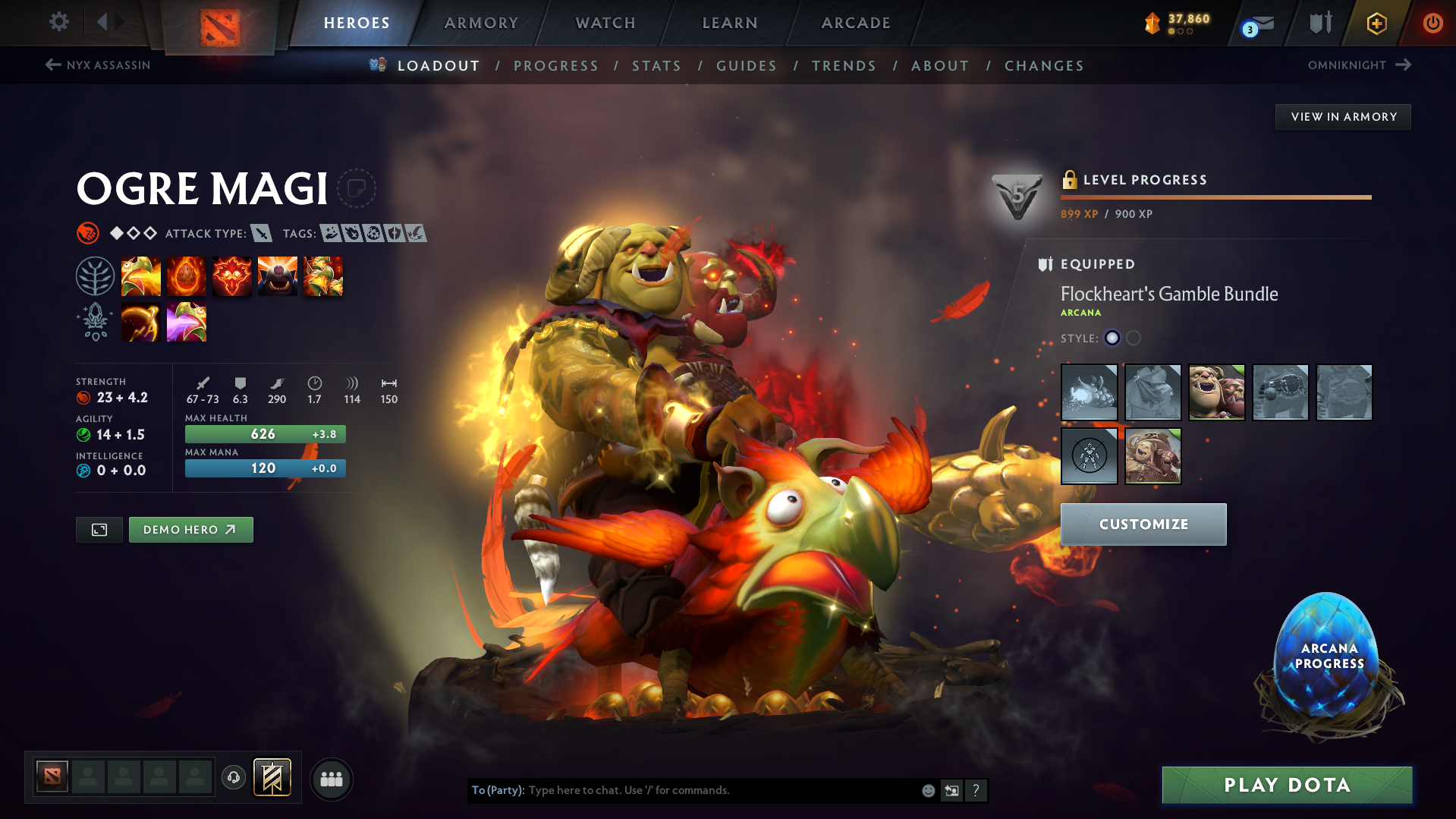Click the CUSTOMIZE button

pyautogui.click(x=1143, y=524)
